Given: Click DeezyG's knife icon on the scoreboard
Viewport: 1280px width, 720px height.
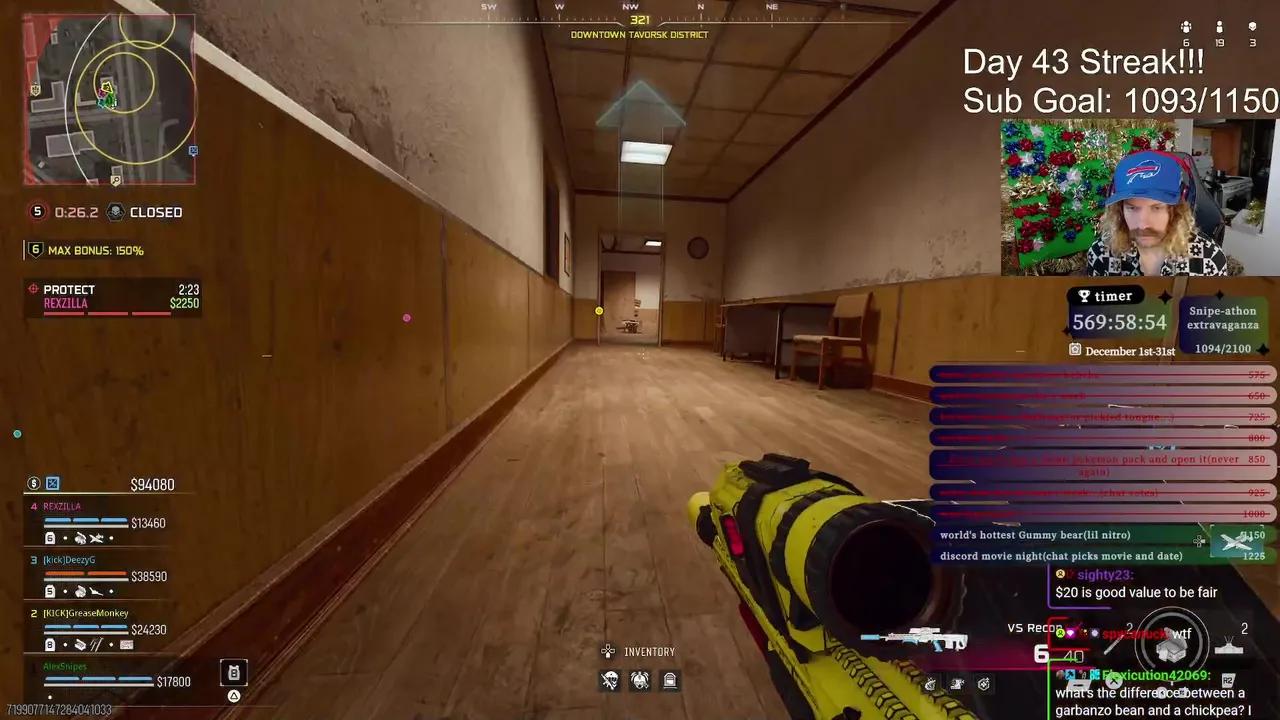Looking at the screenshot, I should [x=94, y=590].
